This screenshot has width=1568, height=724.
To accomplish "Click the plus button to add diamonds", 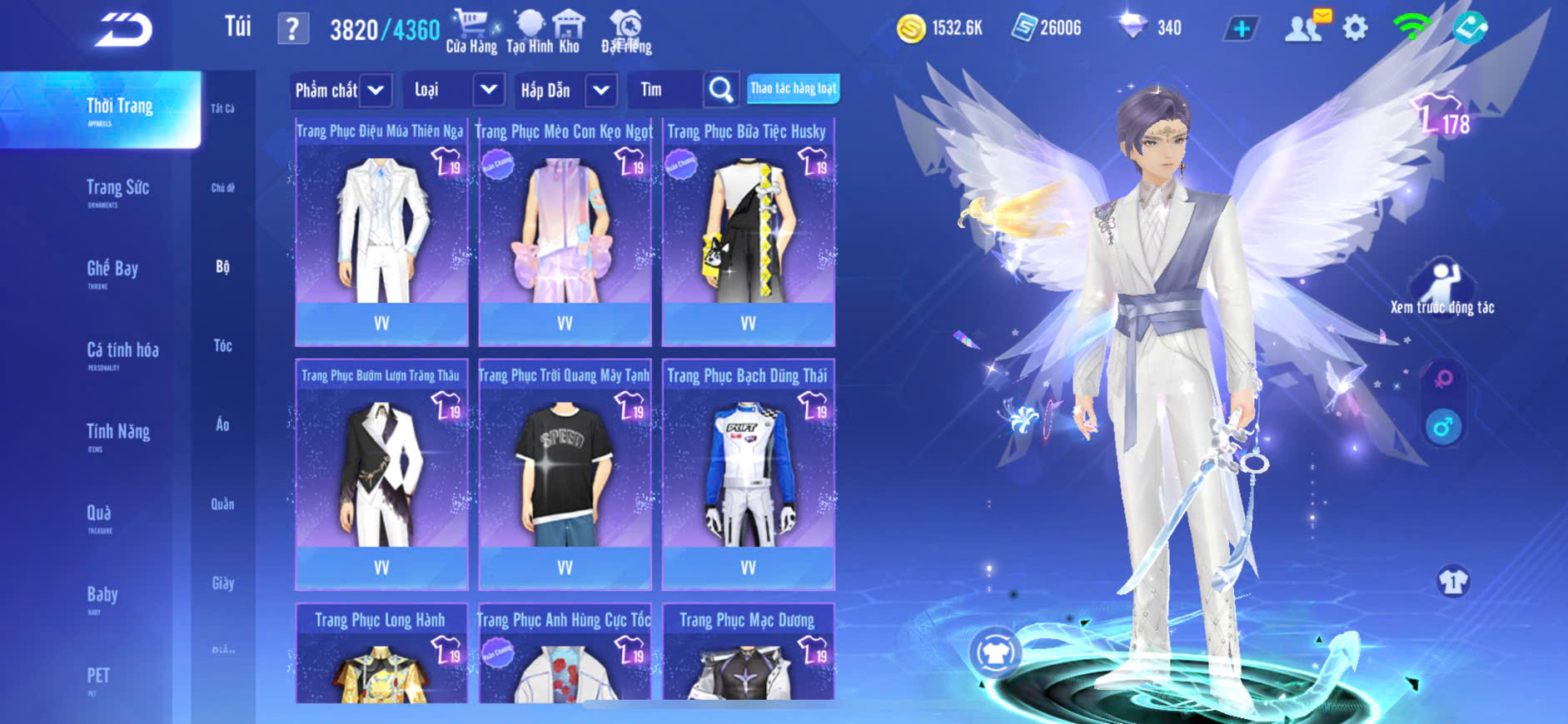I will (x=1241, y=29).
